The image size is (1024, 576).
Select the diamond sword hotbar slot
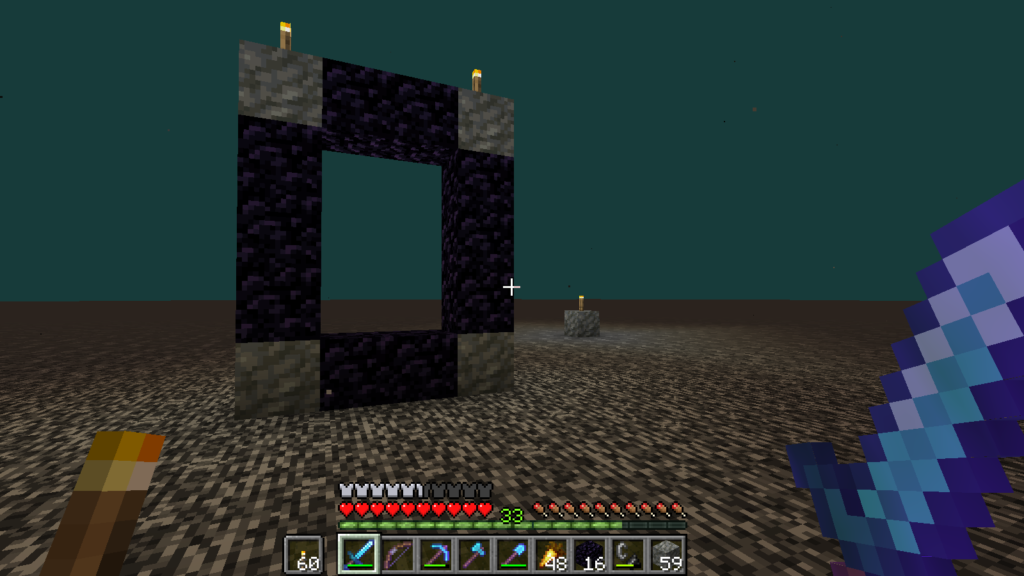click(x=356, y=553)
